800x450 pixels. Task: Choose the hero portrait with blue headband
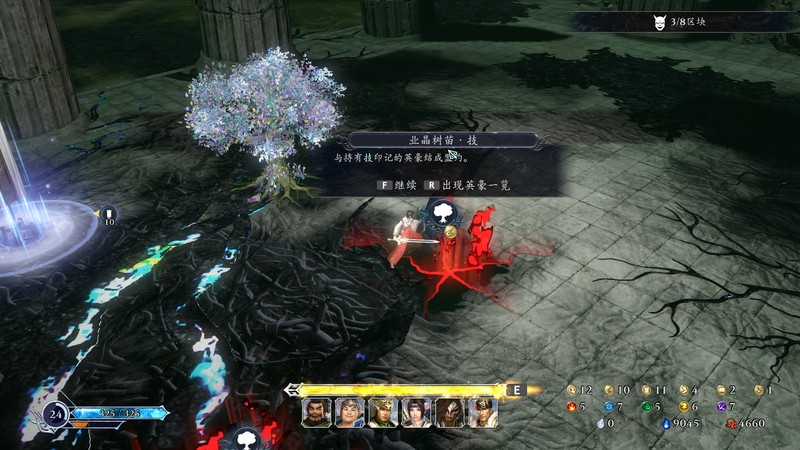tap(350, 412)
